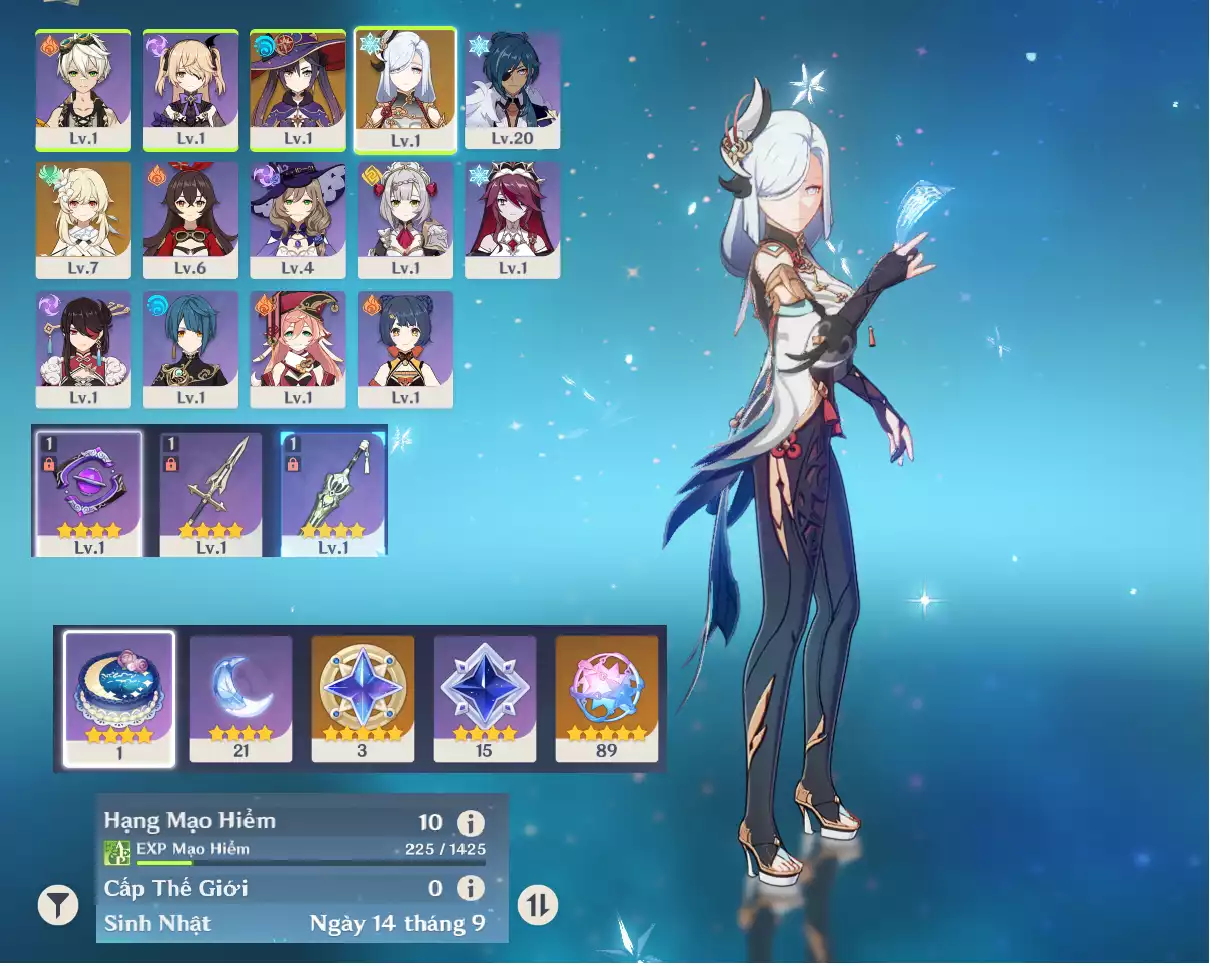Select the blue cake item
Viewport: 1210px width, 966px height.
119,698
